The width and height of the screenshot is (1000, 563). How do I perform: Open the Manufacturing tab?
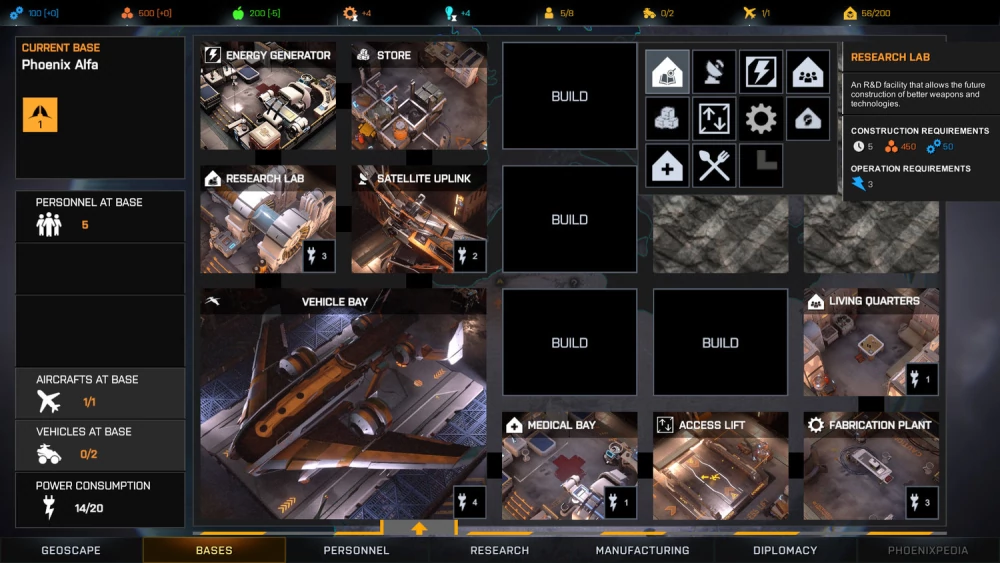[x=642, y=550]
